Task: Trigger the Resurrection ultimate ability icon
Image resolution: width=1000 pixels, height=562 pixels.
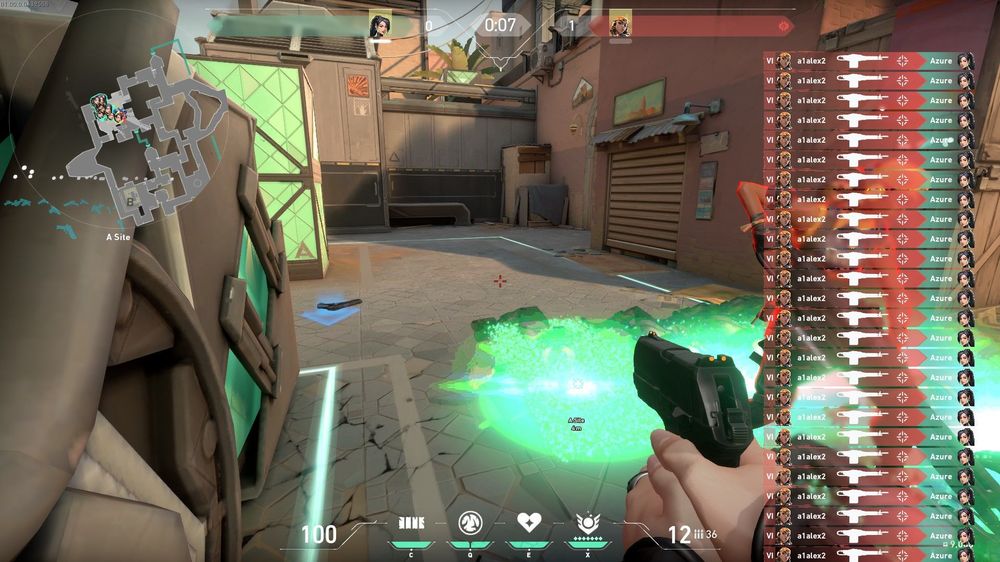Action: coord(588,522)
